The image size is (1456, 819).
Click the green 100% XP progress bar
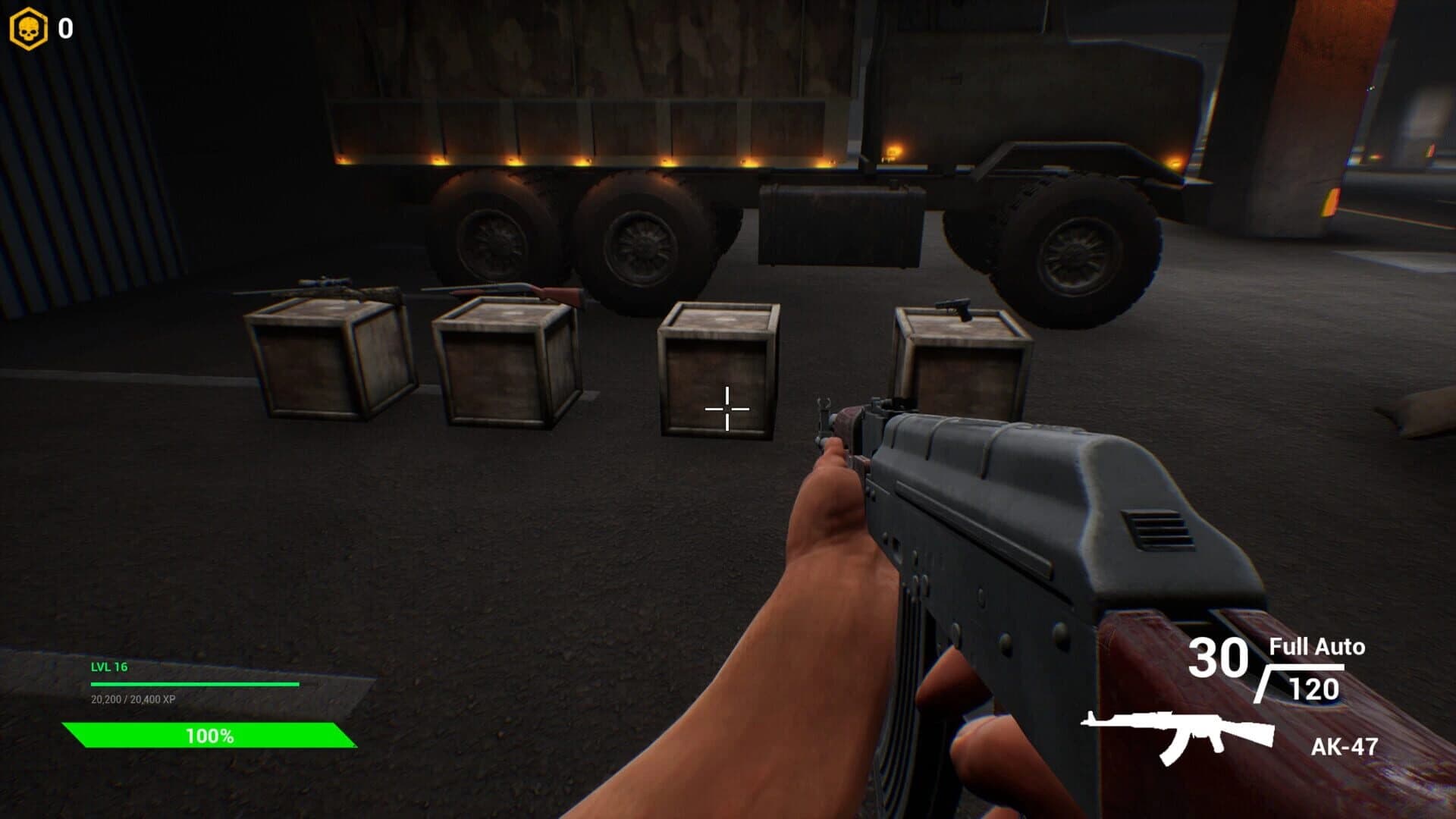coord(209,734)
